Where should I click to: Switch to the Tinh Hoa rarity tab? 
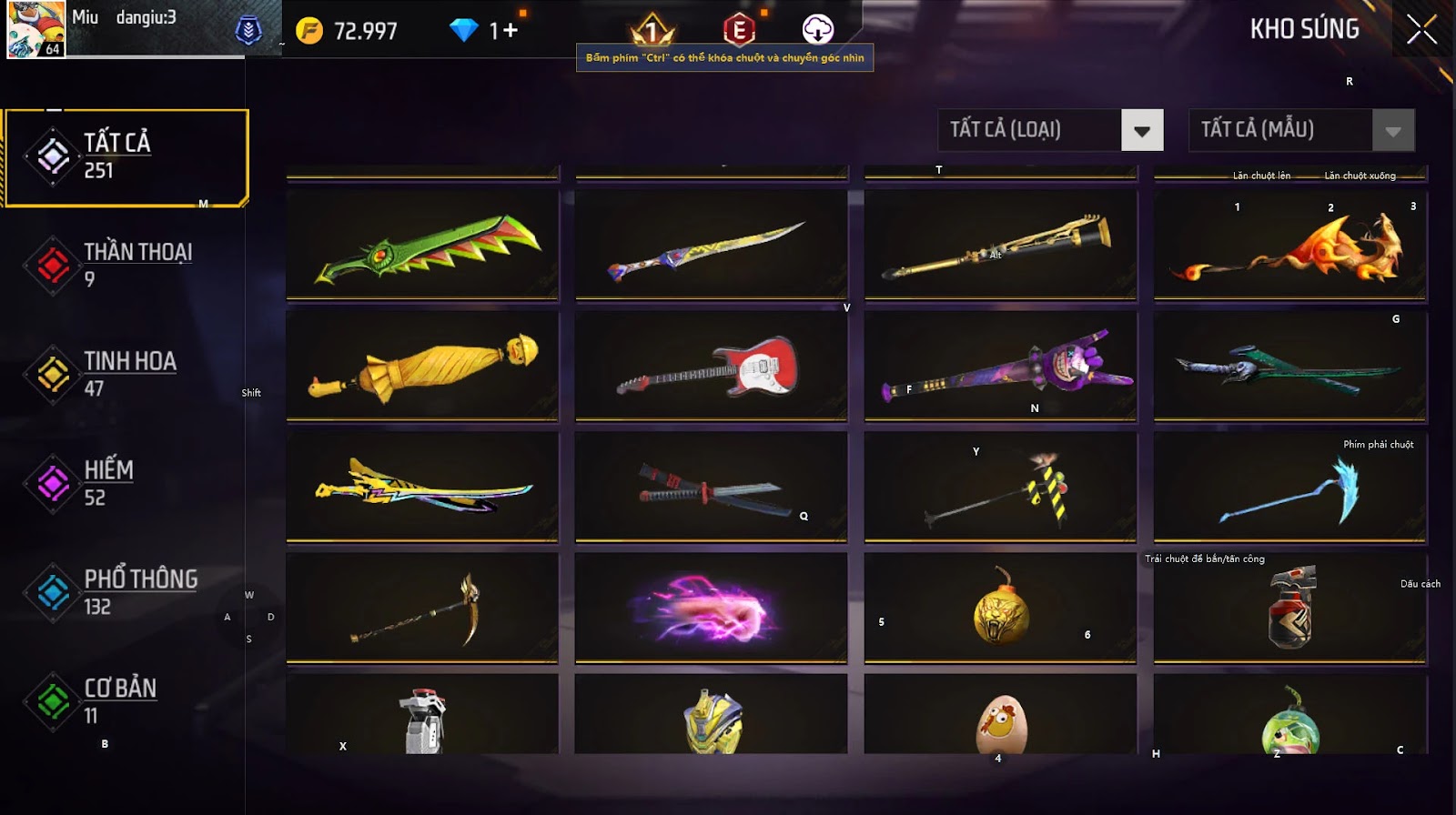tap(126, 374)
